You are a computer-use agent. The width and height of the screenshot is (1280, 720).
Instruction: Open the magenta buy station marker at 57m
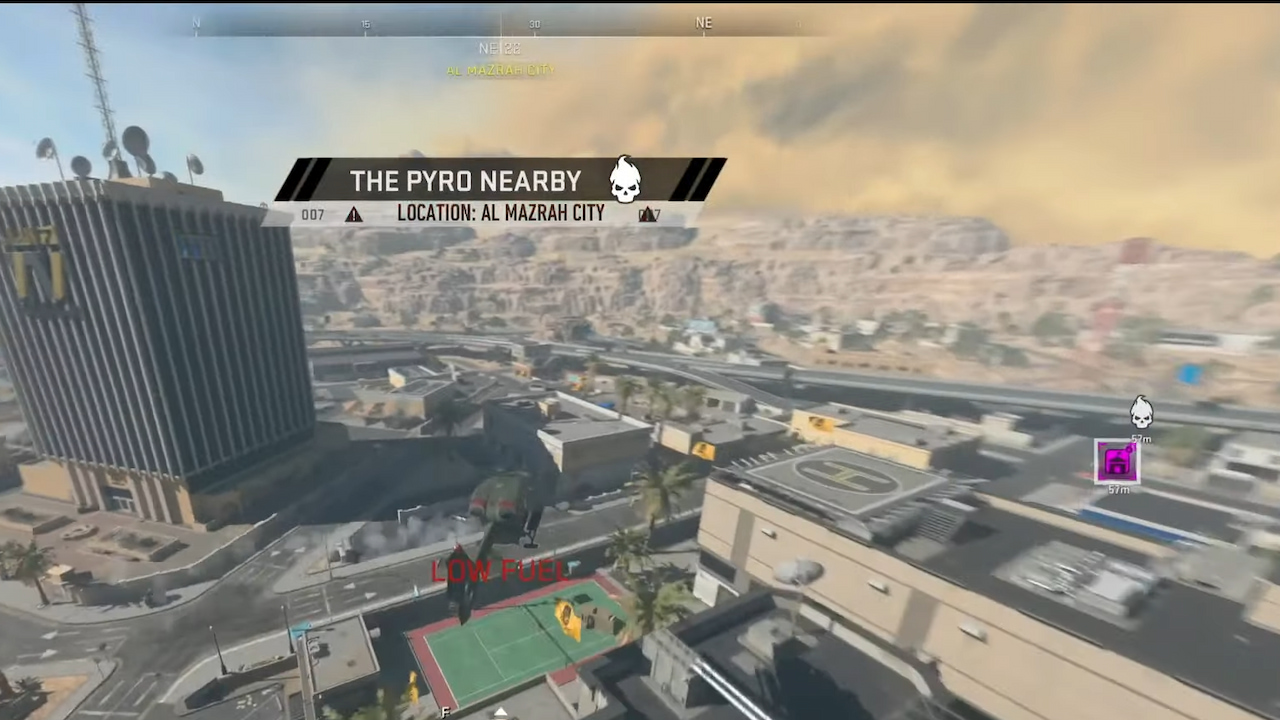pos(1116,461)
